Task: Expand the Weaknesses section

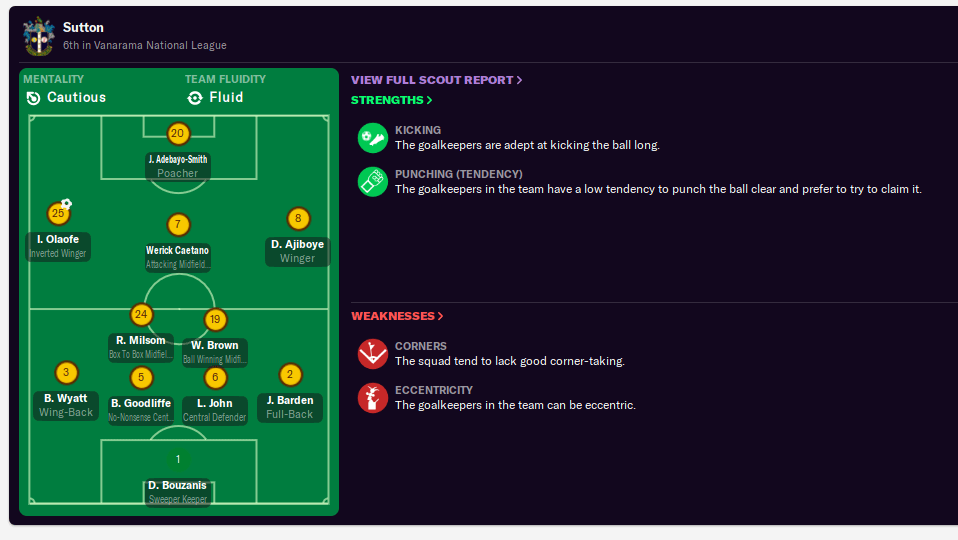Action: click(x=397, y=316)
